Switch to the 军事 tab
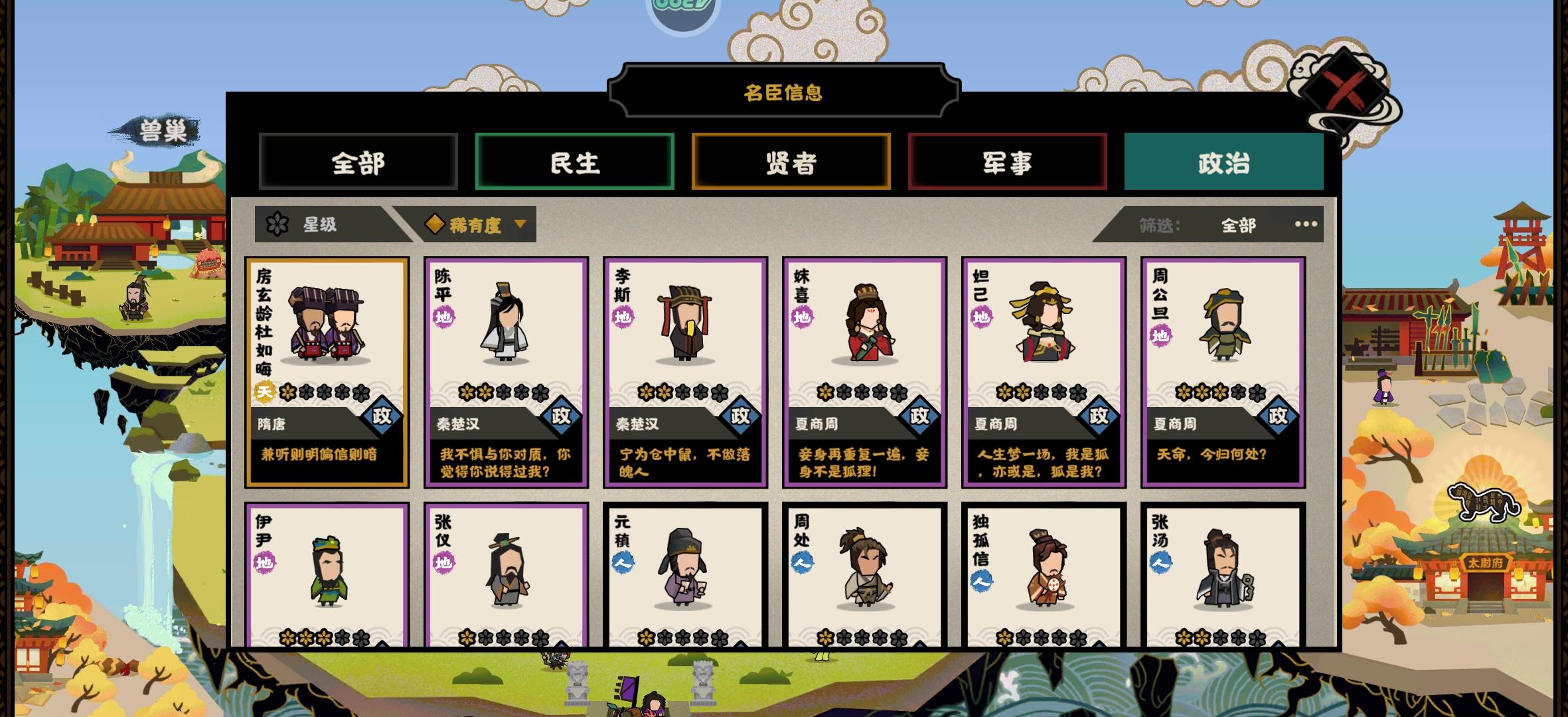This screenshot has width=1568, height=717. point(1008,163)
